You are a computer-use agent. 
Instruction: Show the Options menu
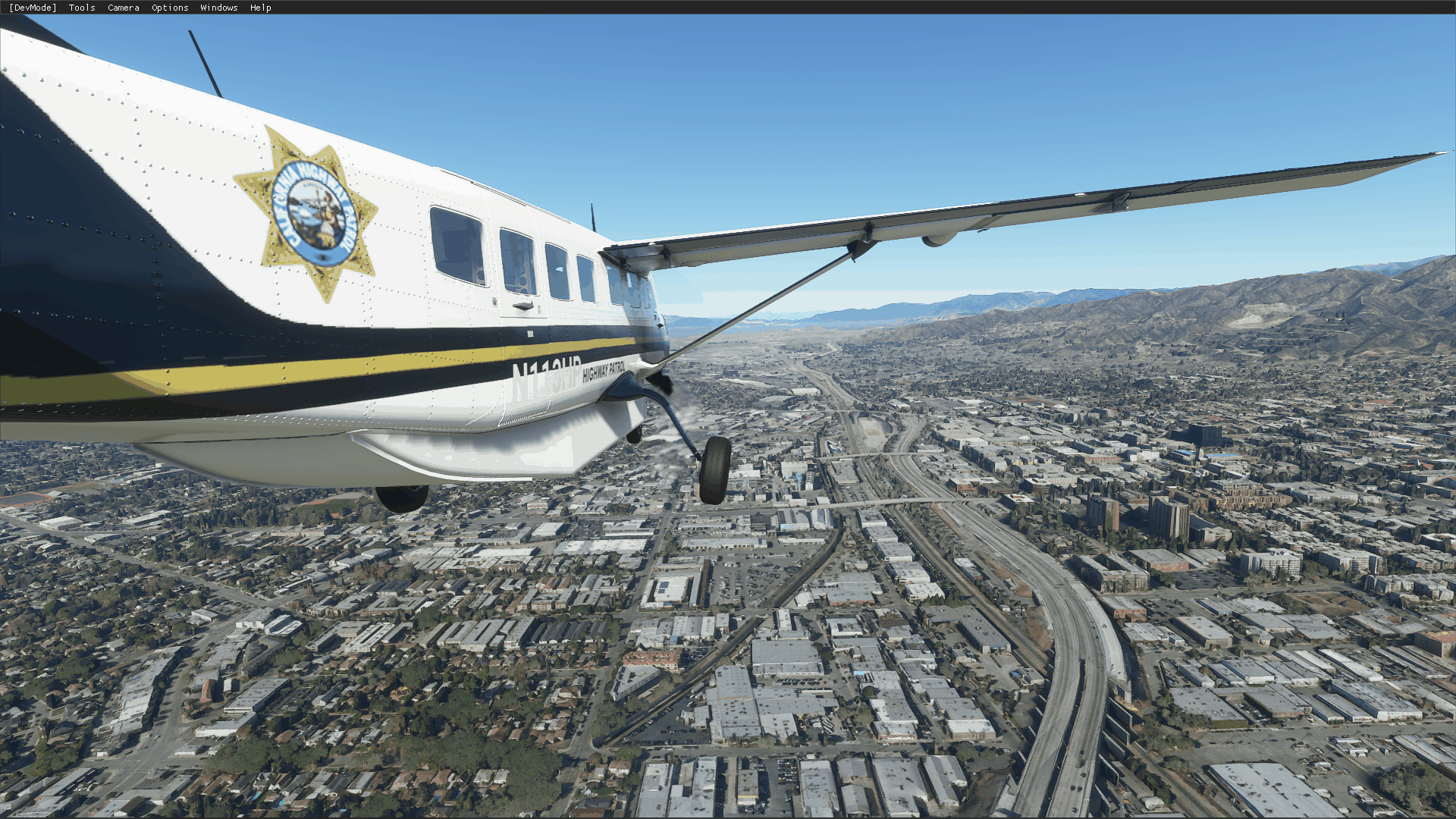pos(170,8)
